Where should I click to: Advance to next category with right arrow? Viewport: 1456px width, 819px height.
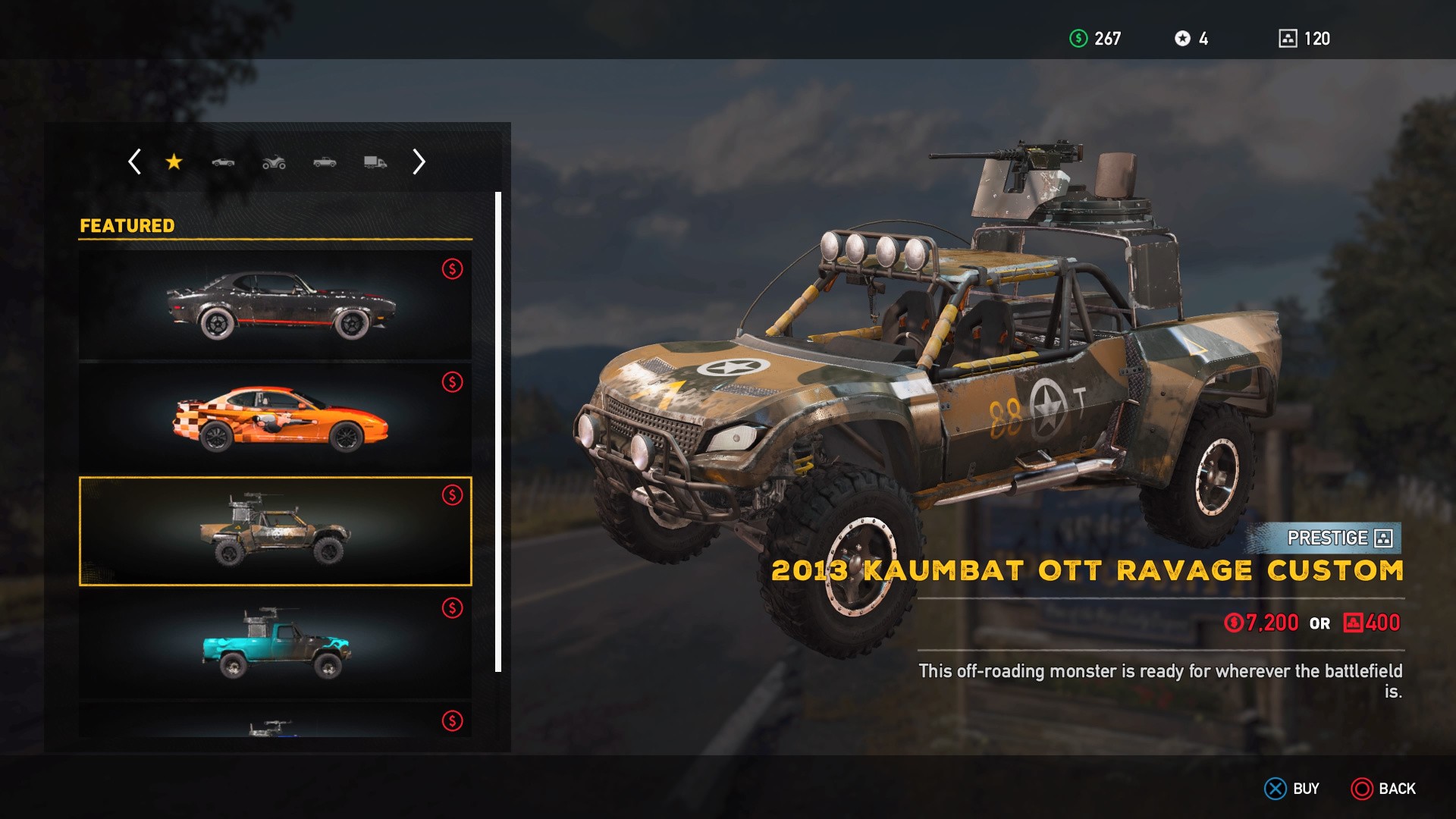(x=419, y=162)
